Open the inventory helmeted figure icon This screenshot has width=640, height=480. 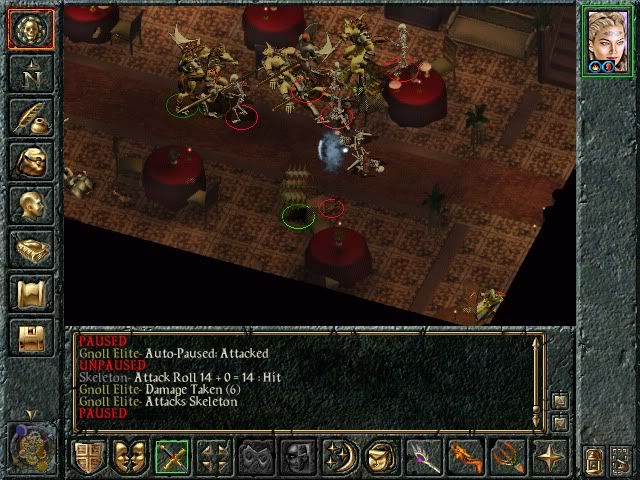click(31, 161)
